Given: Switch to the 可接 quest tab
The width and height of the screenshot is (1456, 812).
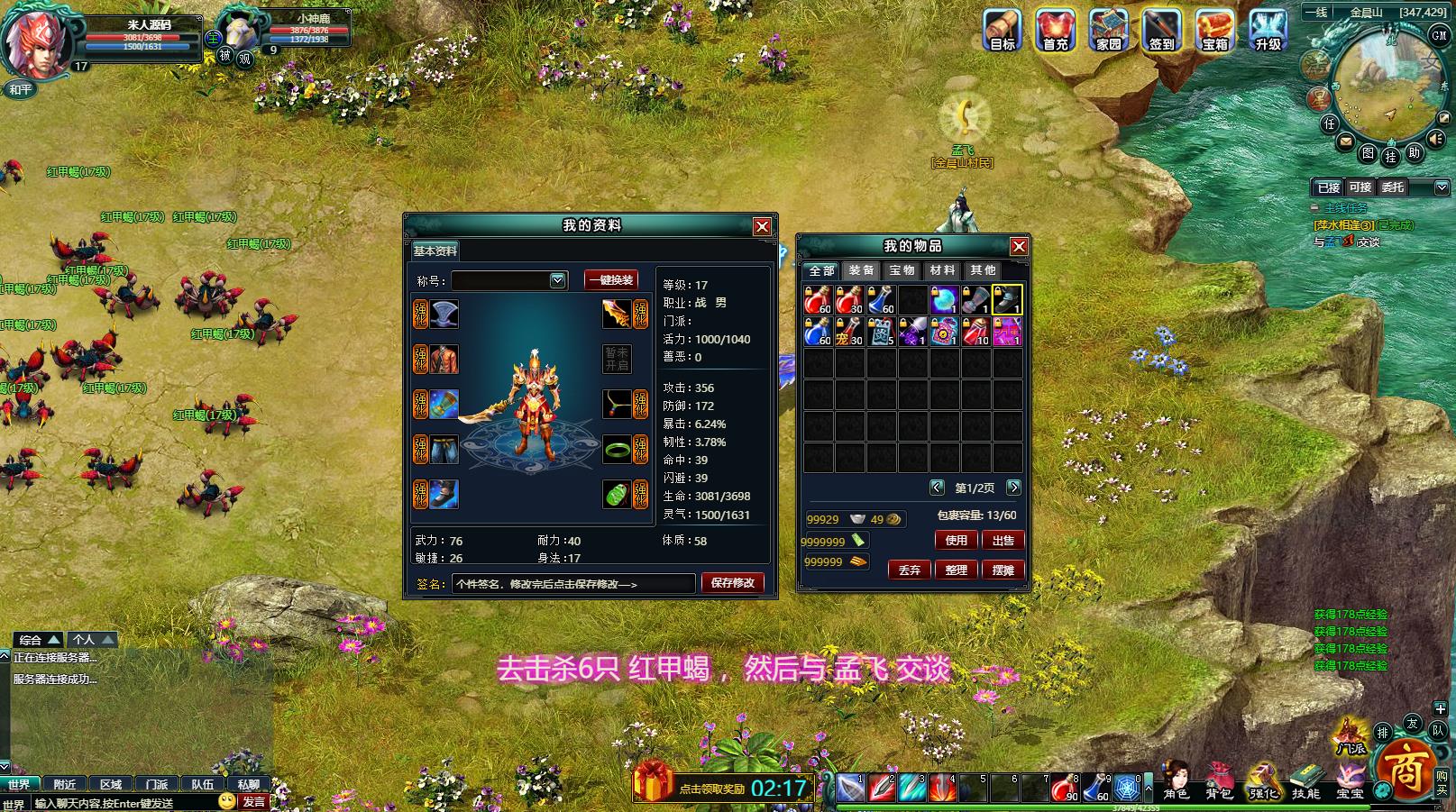Looking at the screenshot, I should (1360, 187).
